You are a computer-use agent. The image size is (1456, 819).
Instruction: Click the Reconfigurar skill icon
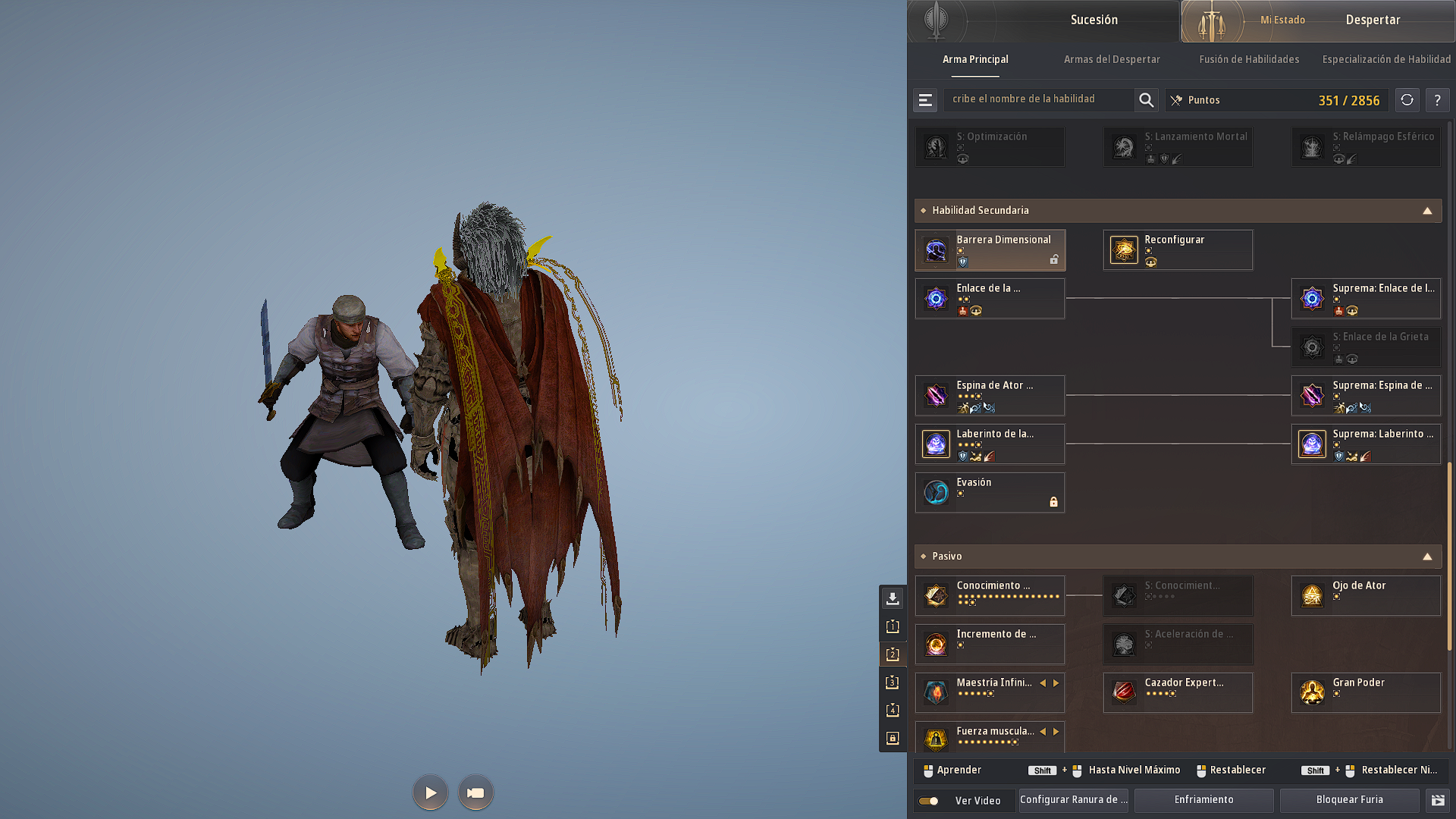[1123, 249]
